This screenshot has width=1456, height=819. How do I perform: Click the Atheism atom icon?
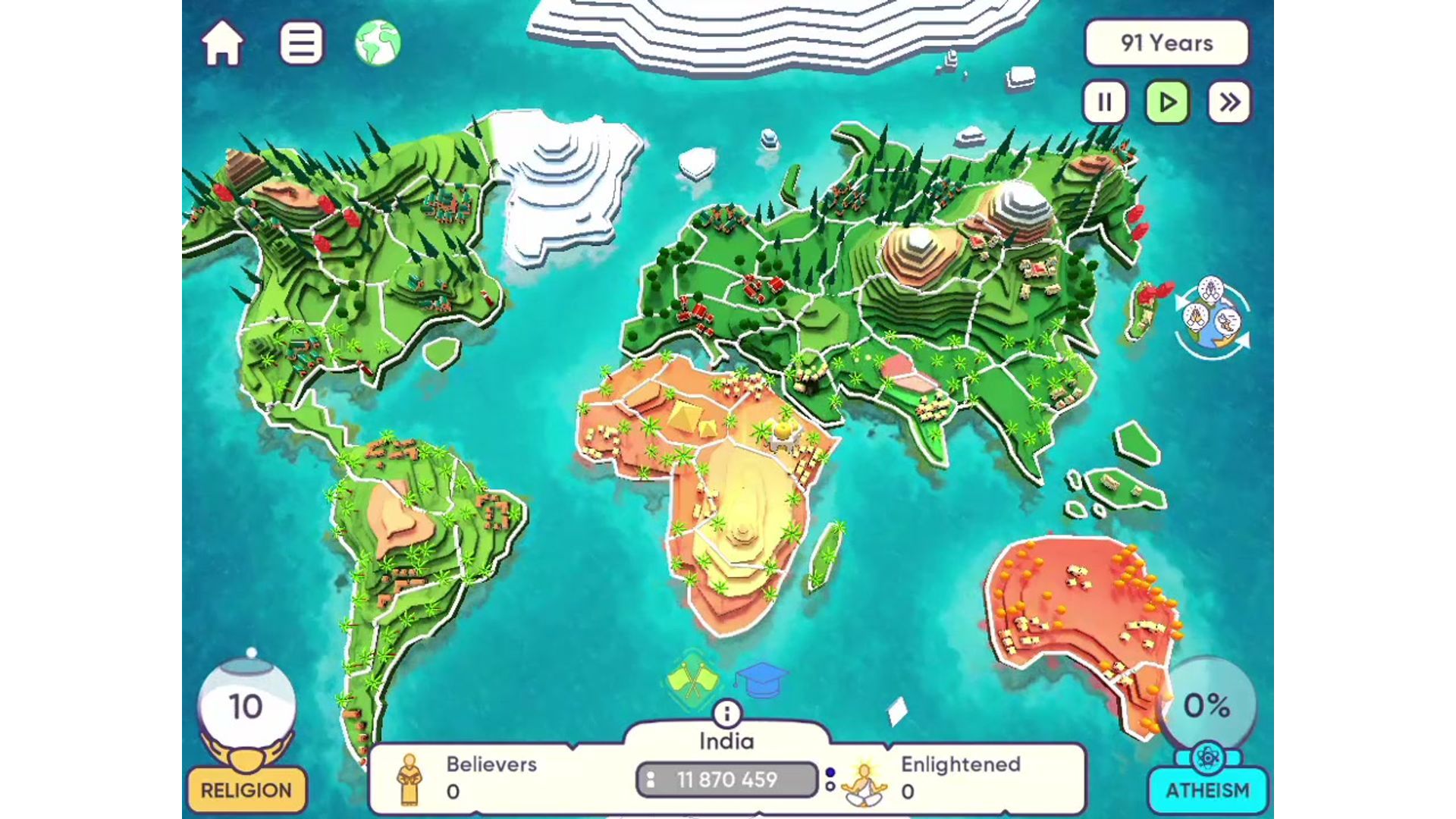(1210, 756)
